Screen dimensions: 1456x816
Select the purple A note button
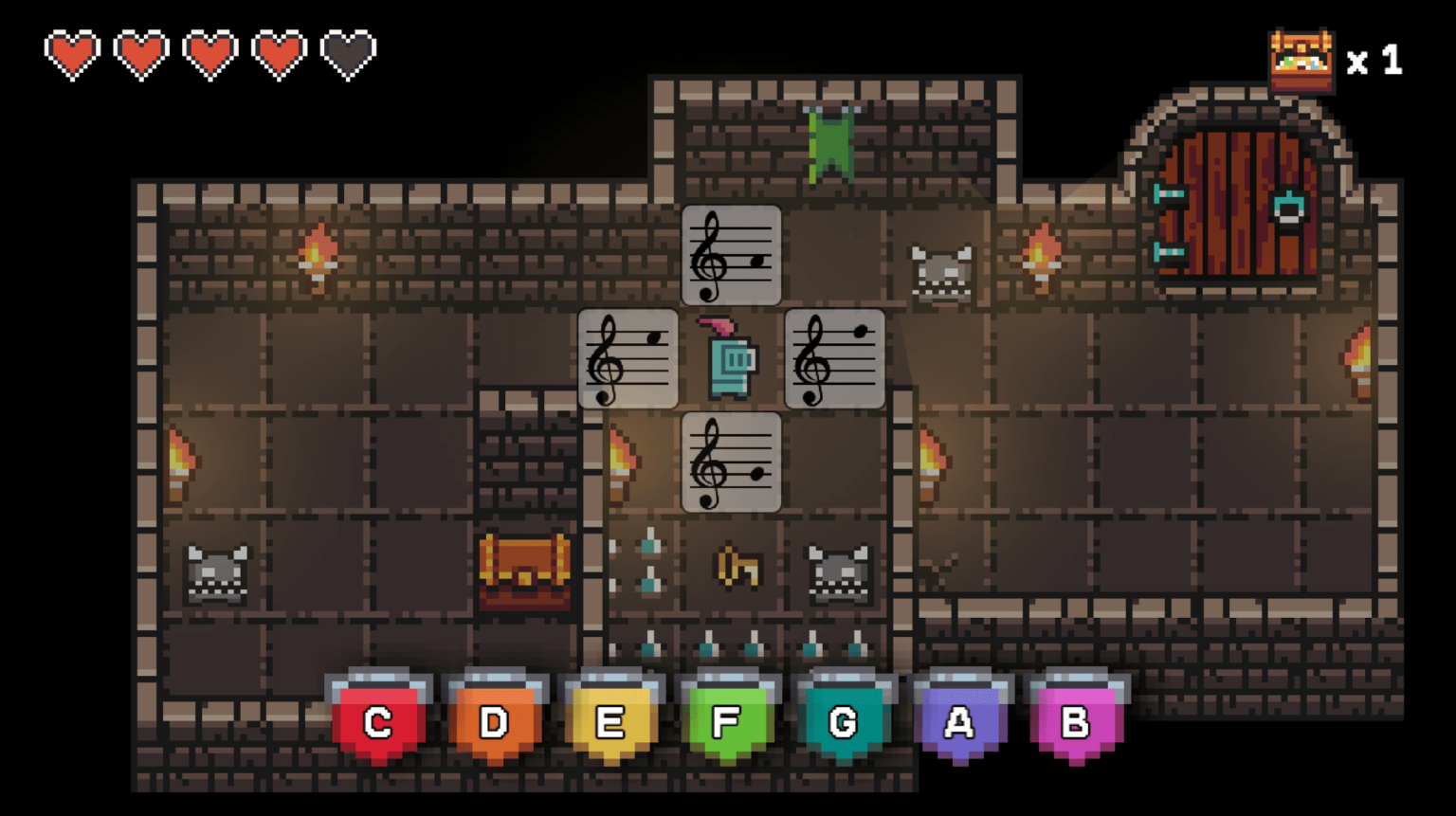959,720
